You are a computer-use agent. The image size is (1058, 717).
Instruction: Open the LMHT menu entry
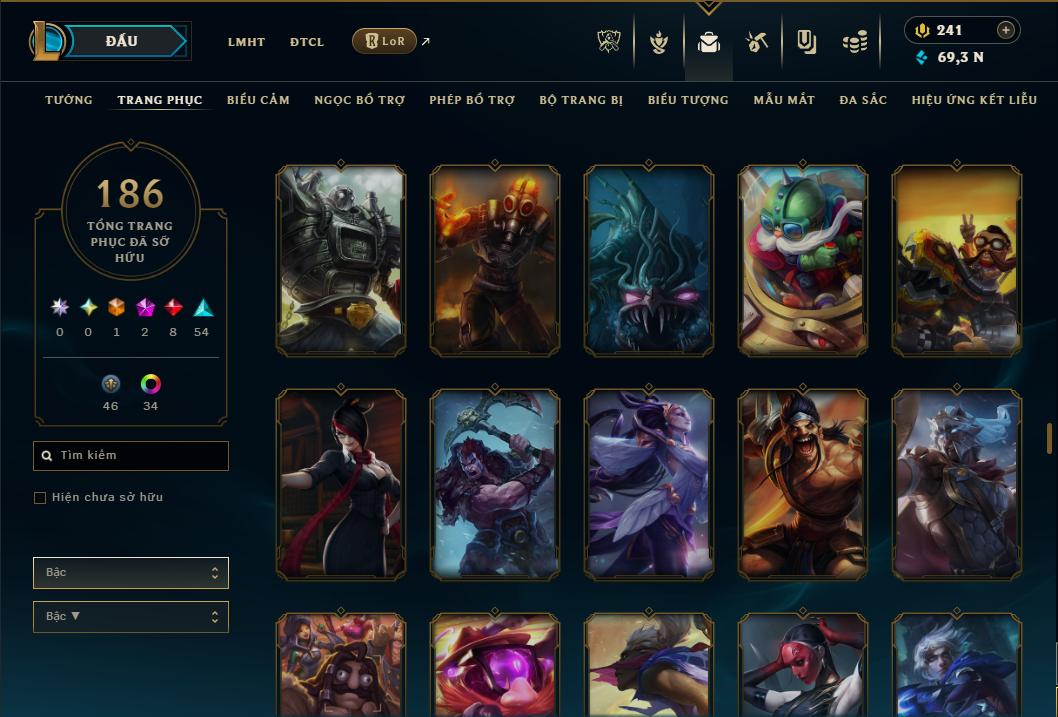[246, 42]
